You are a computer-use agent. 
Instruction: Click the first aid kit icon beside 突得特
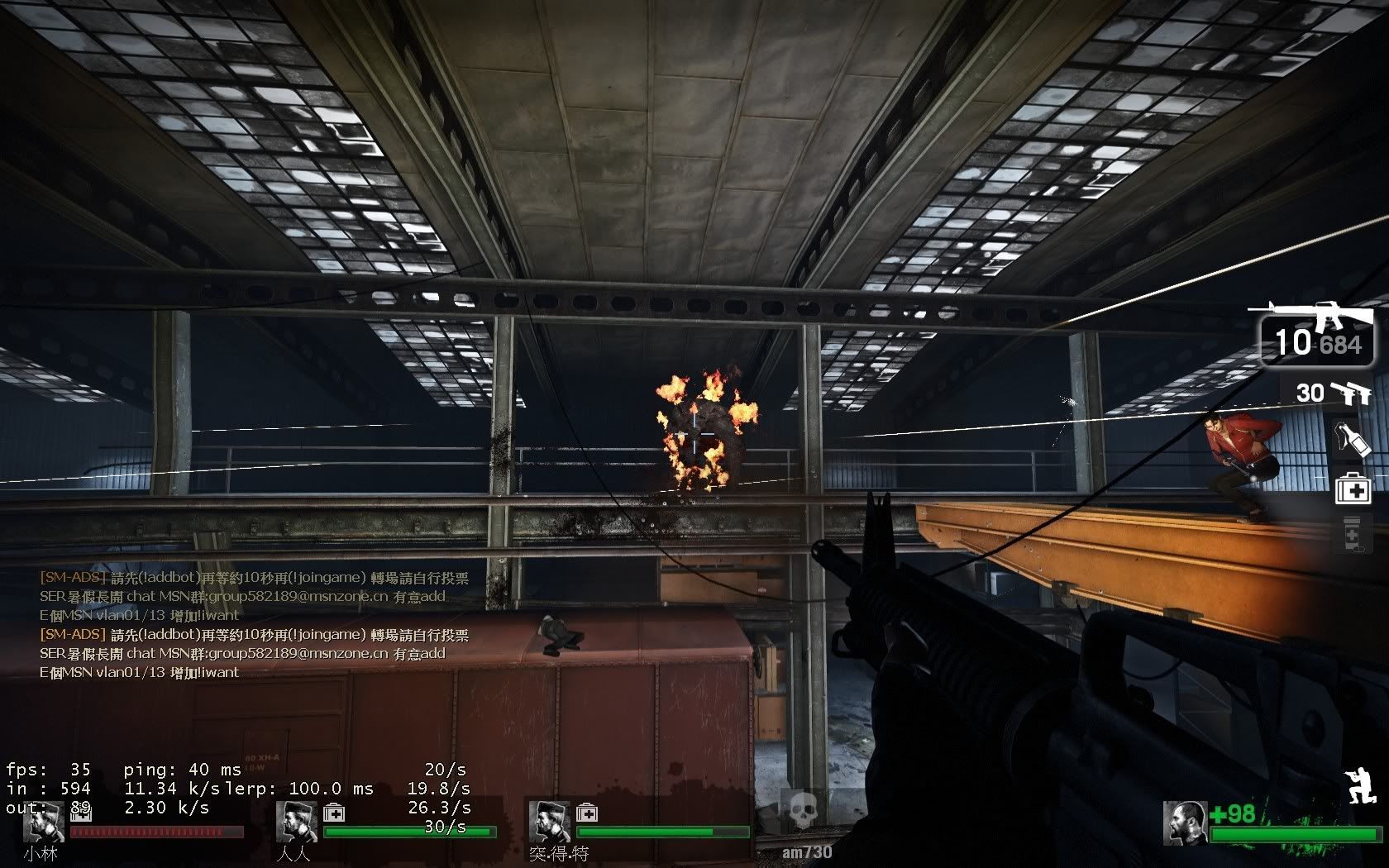(586, 812)
